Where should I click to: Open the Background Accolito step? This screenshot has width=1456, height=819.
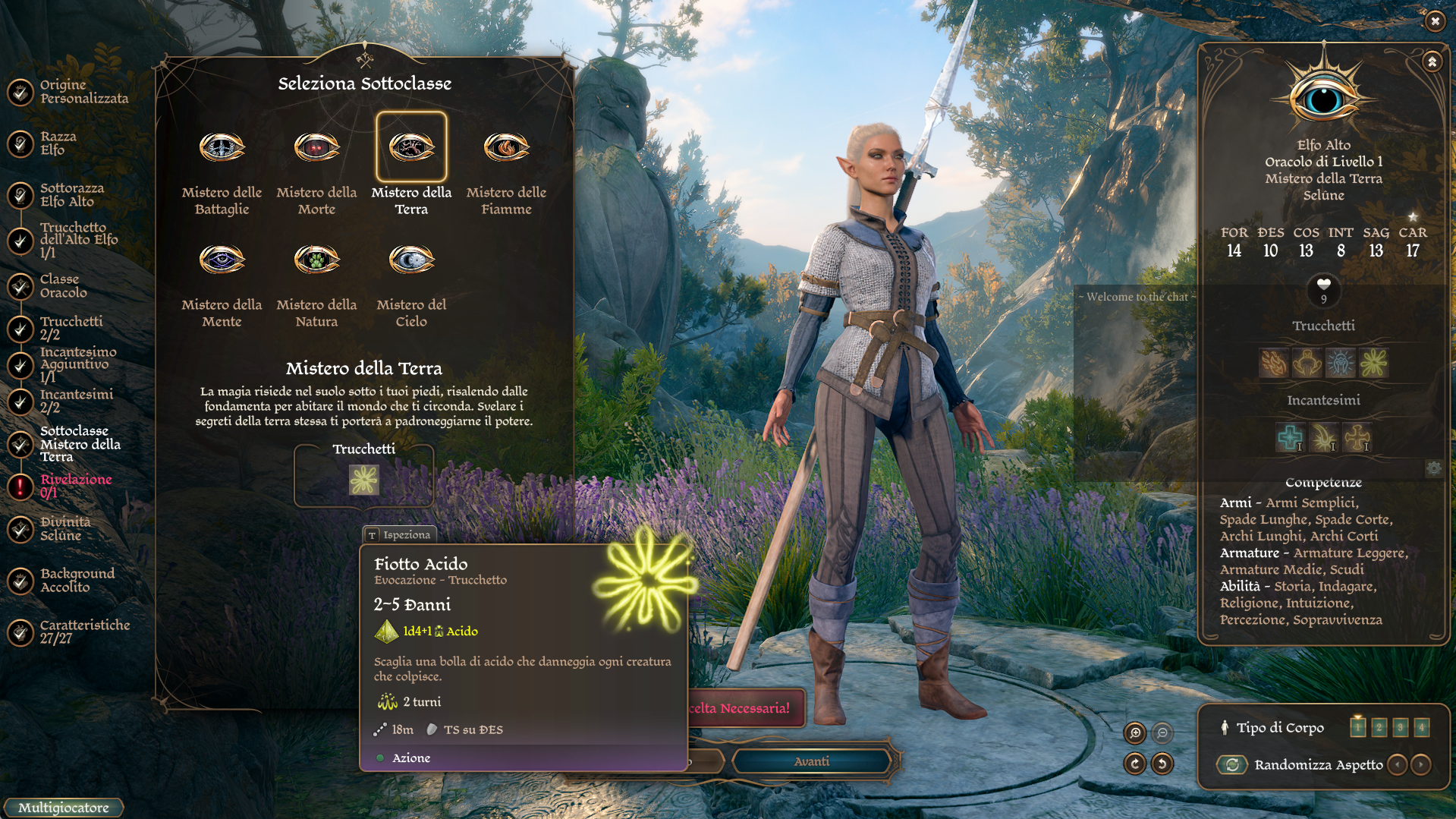tap(77, 581)
